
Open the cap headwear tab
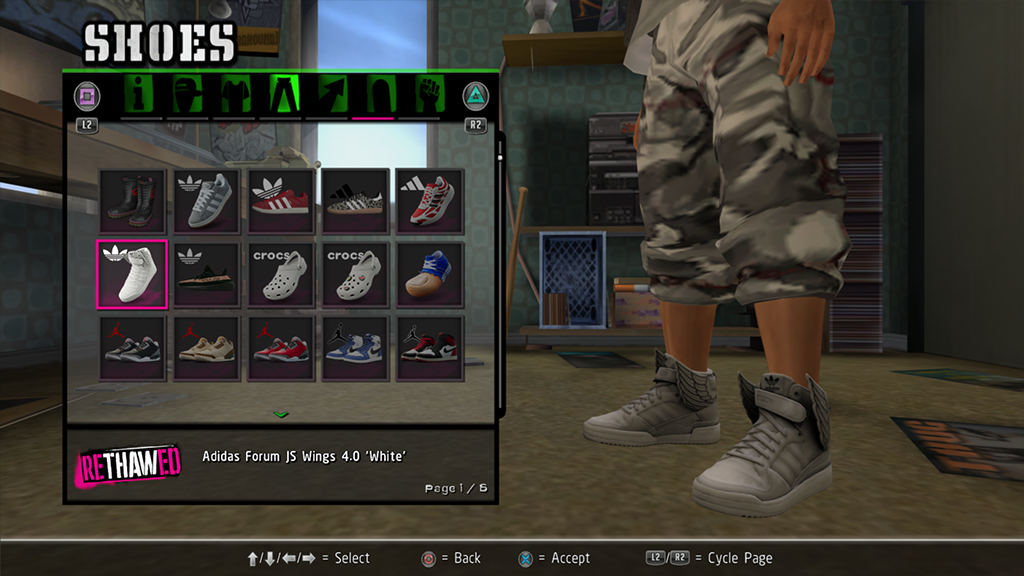(x=188, y=95)
